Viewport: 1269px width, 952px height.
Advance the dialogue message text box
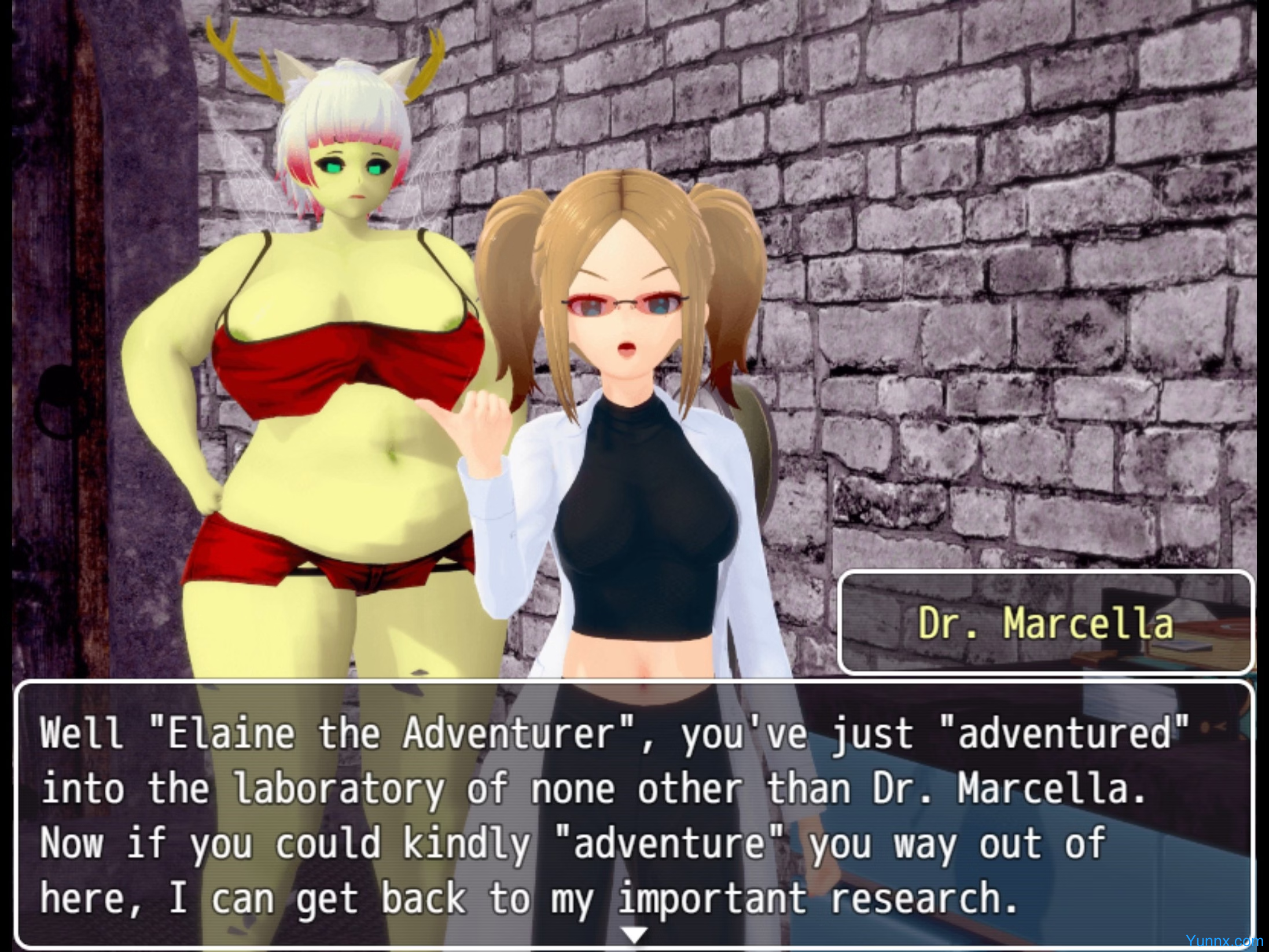[634, 816]
